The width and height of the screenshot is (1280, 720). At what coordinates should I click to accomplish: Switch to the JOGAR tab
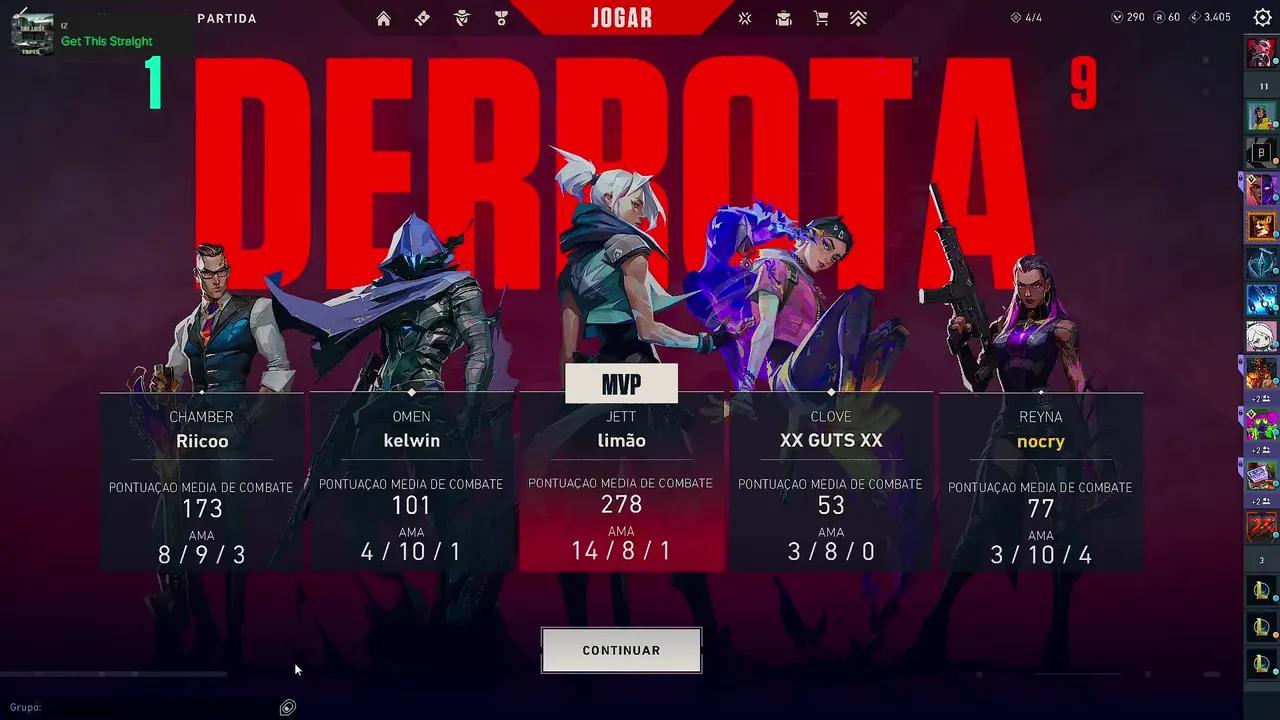point(621,17)
